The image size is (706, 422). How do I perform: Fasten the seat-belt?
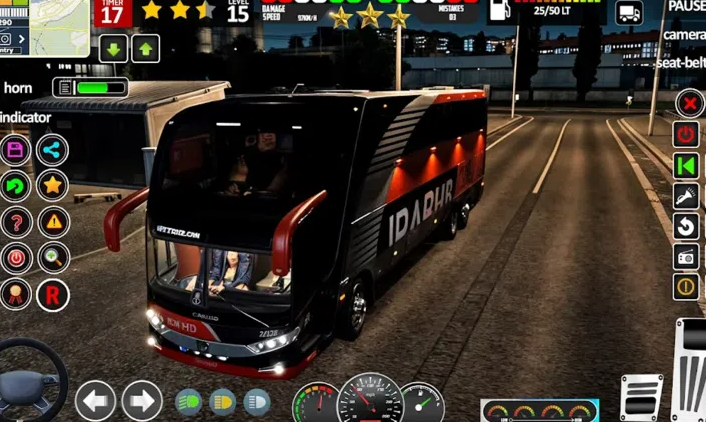pos(680,62)
